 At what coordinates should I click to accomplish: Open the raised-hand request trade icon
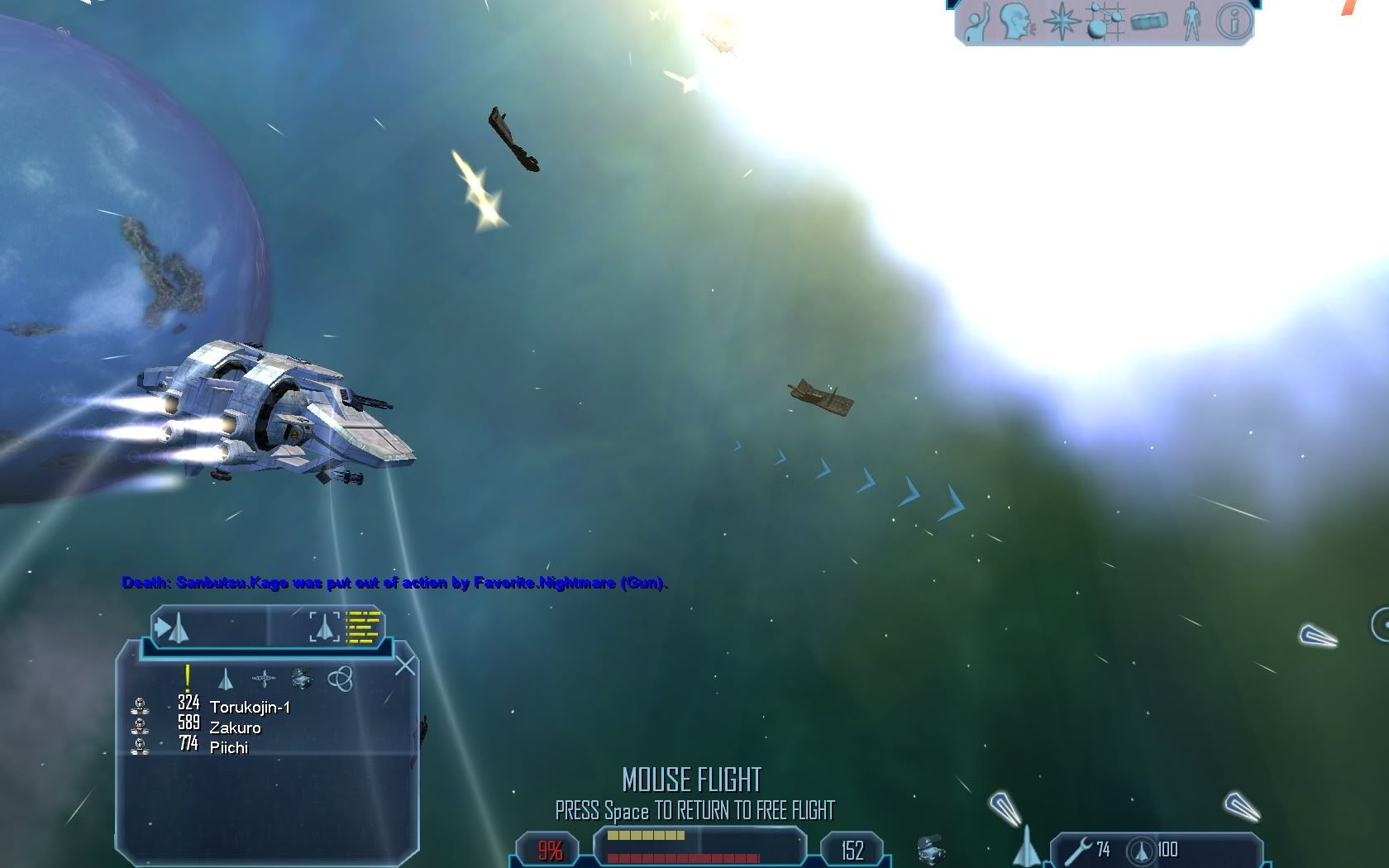coord(977,23)
